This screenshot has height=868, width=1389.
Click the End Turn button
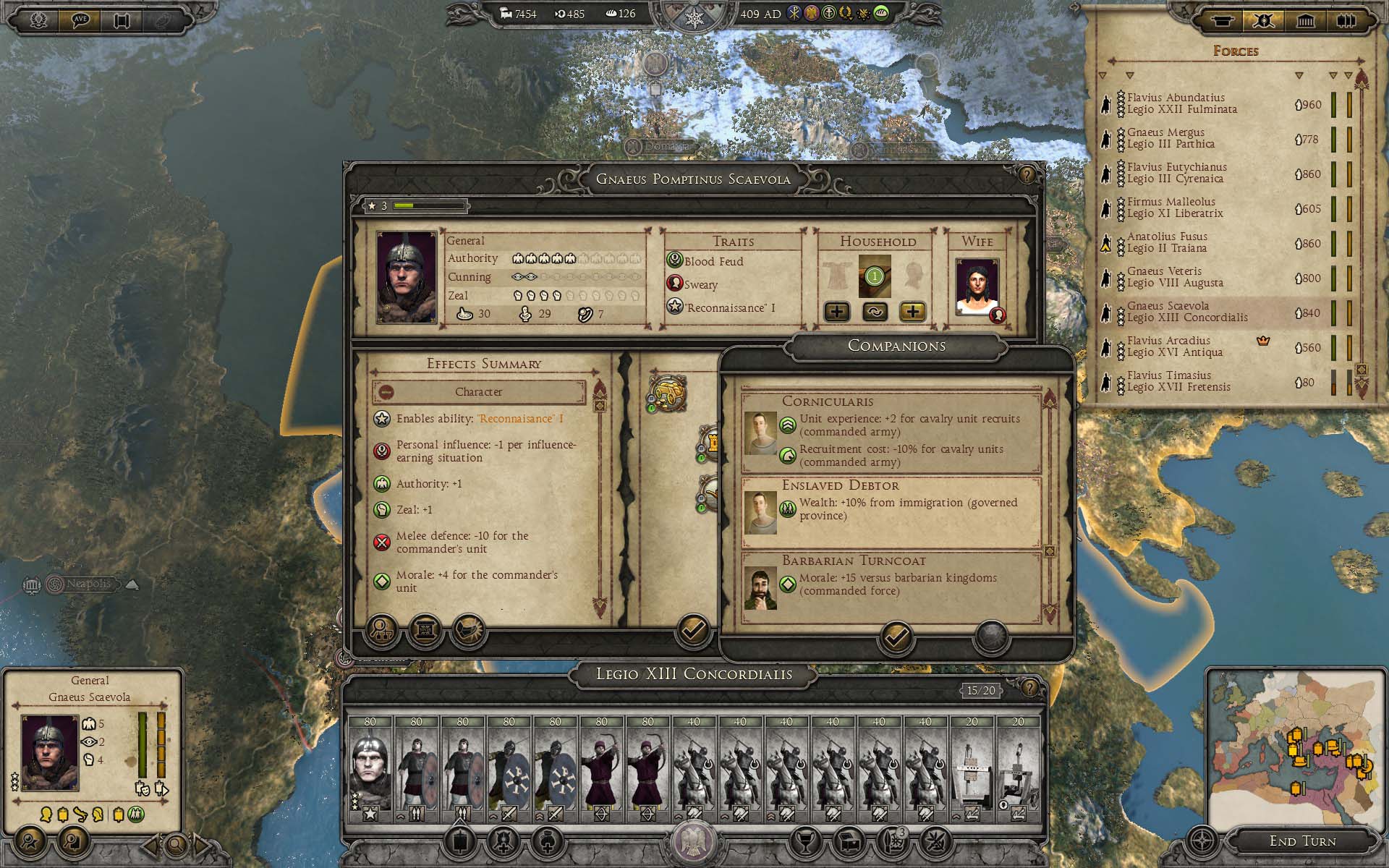tap(1302, 841)
